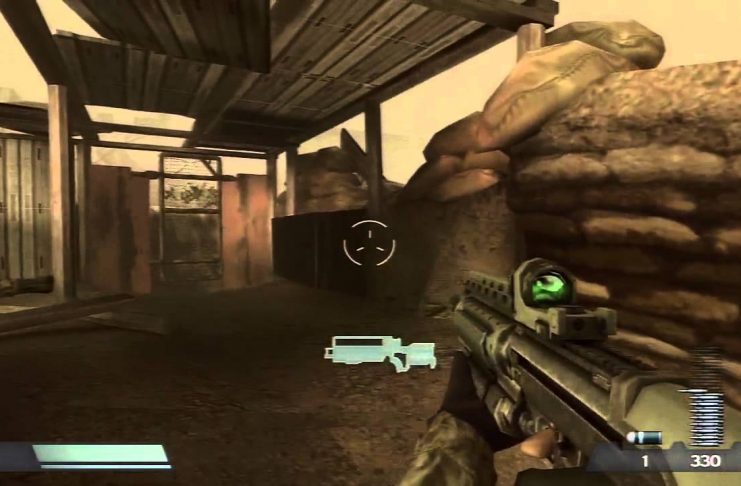Click the grenade shell ammo icon

click(645, 438)
